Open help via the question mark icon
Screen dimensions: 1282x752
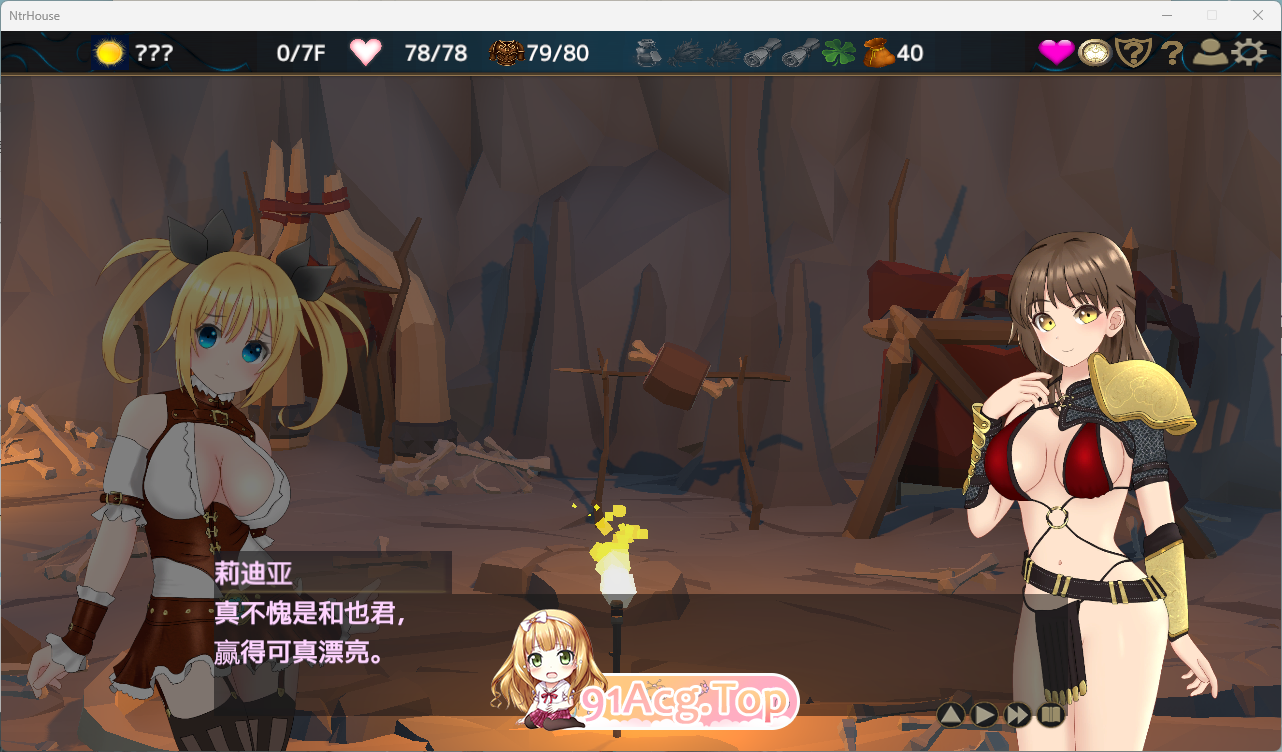point(1171,52)
